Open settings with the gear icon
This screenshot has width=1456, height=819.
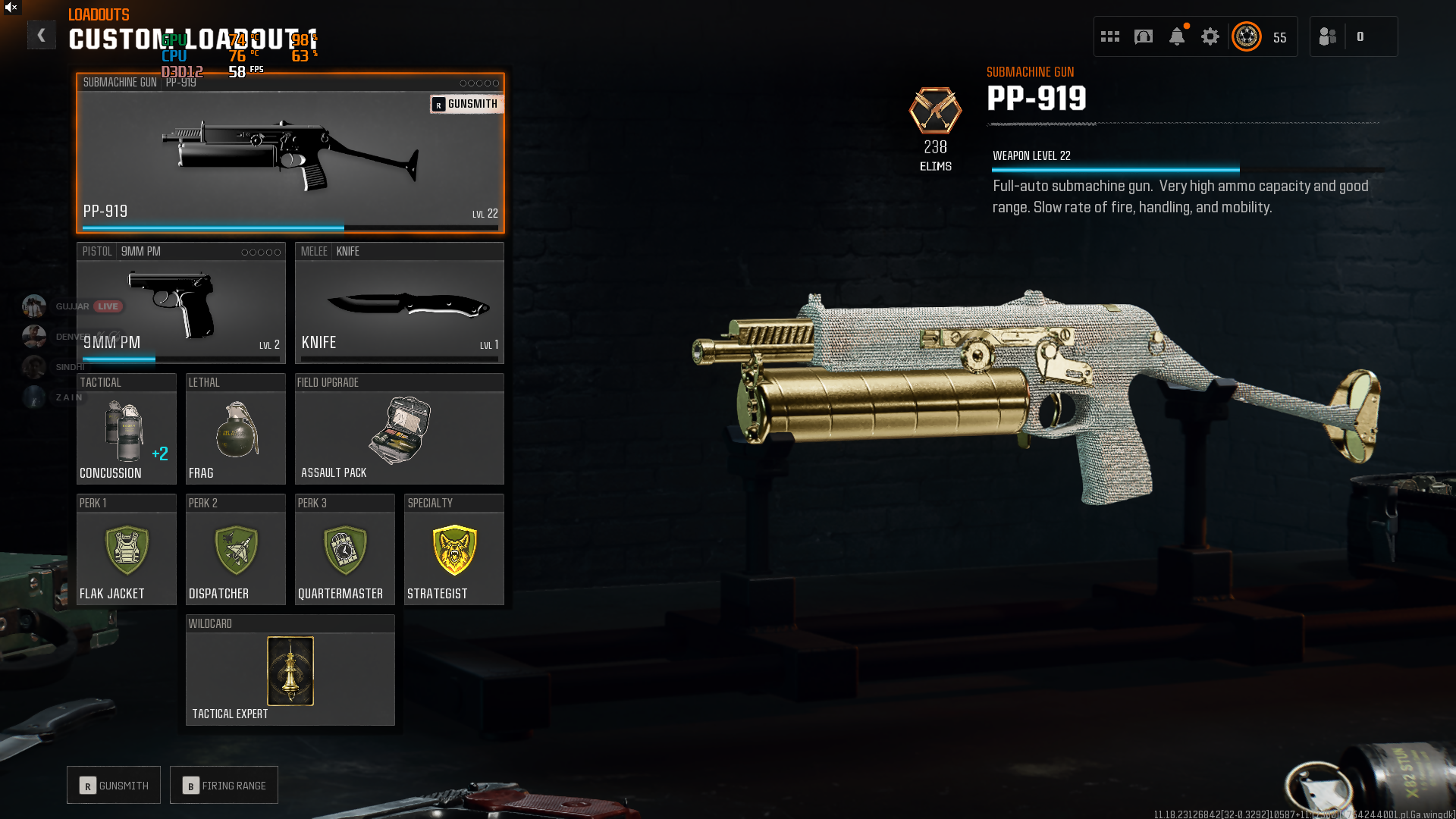click(x=1210, y=36)
